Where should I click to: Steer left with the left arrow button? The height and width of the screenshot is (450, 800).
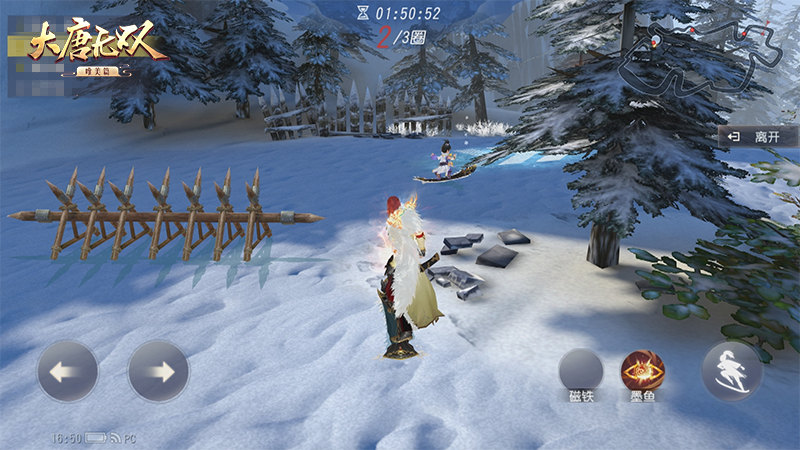67,372
